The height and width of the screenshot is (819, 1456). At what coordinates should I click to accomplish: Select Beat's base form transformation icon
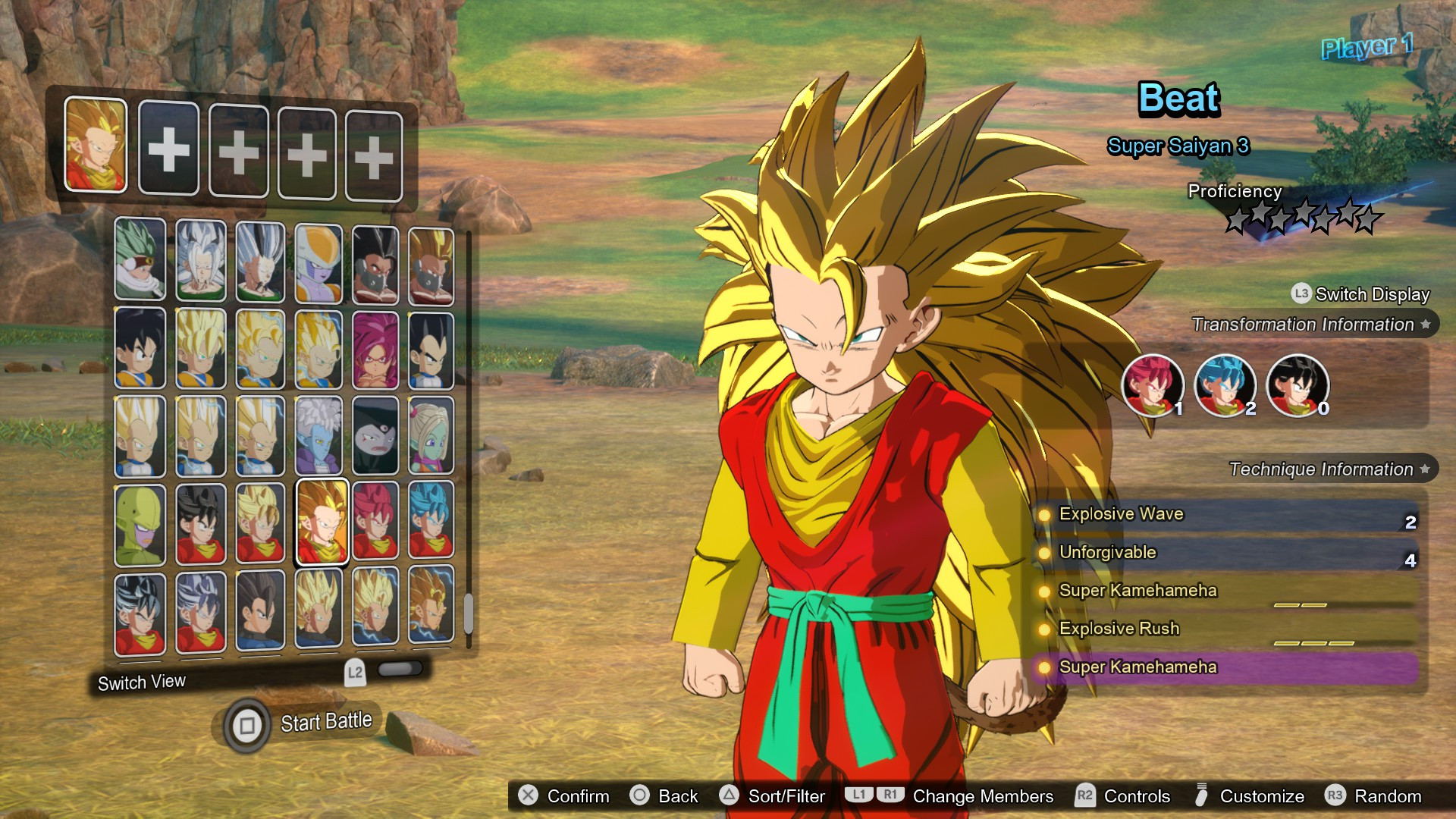[1298, 387]
